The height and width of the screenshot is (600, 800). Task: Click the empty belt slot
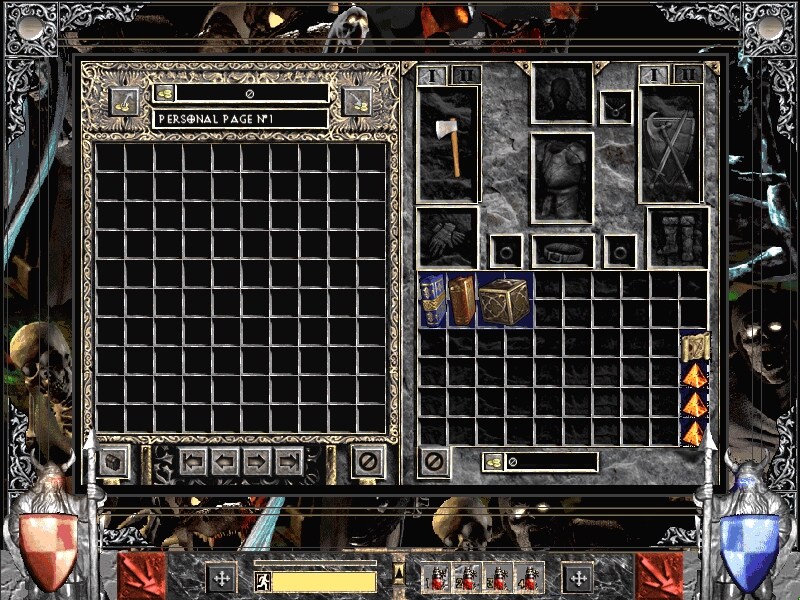click(x=563, y=250)
